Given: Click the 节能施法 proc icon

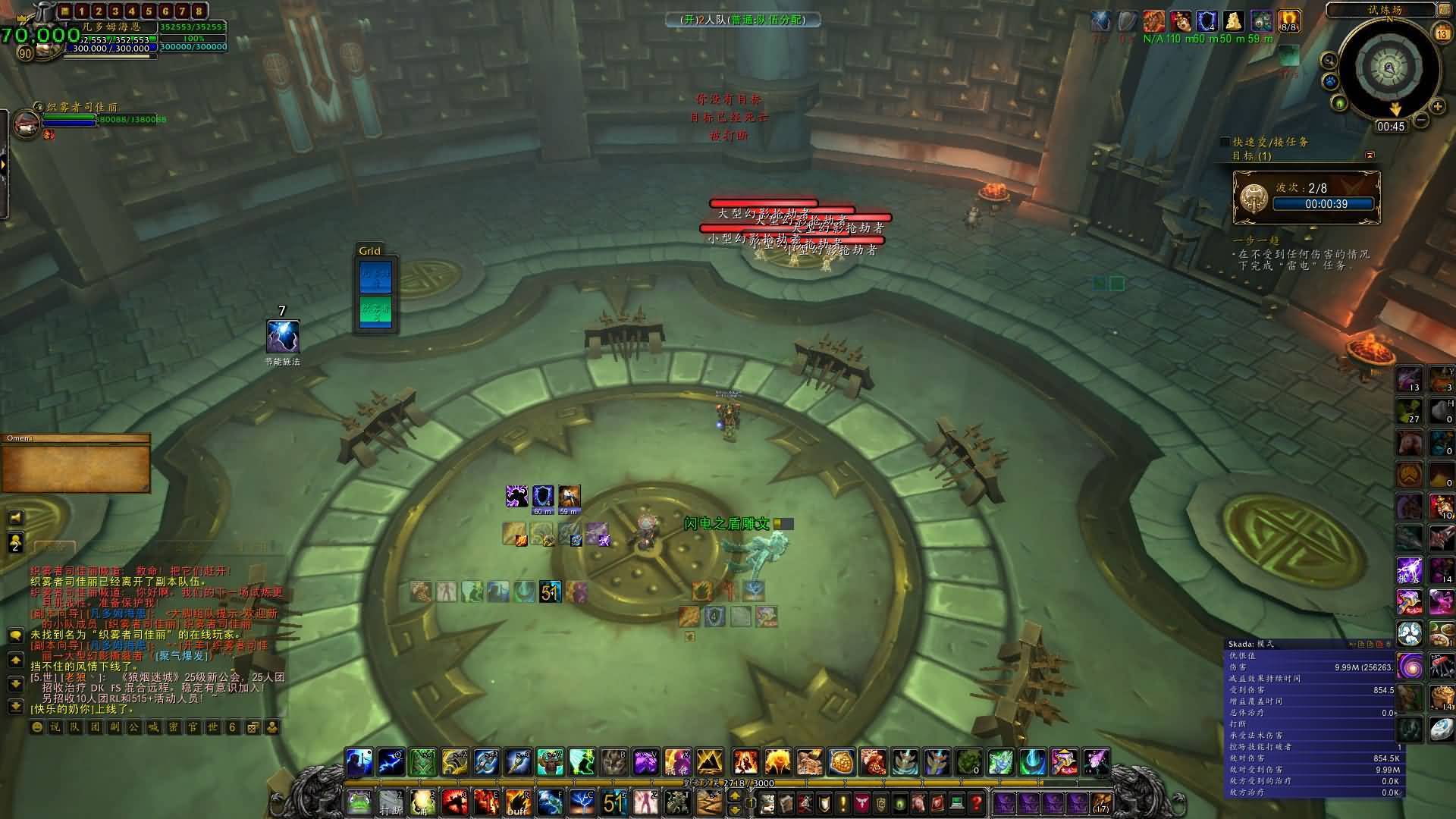Looking at the screenshot, I should pos(282,337).
